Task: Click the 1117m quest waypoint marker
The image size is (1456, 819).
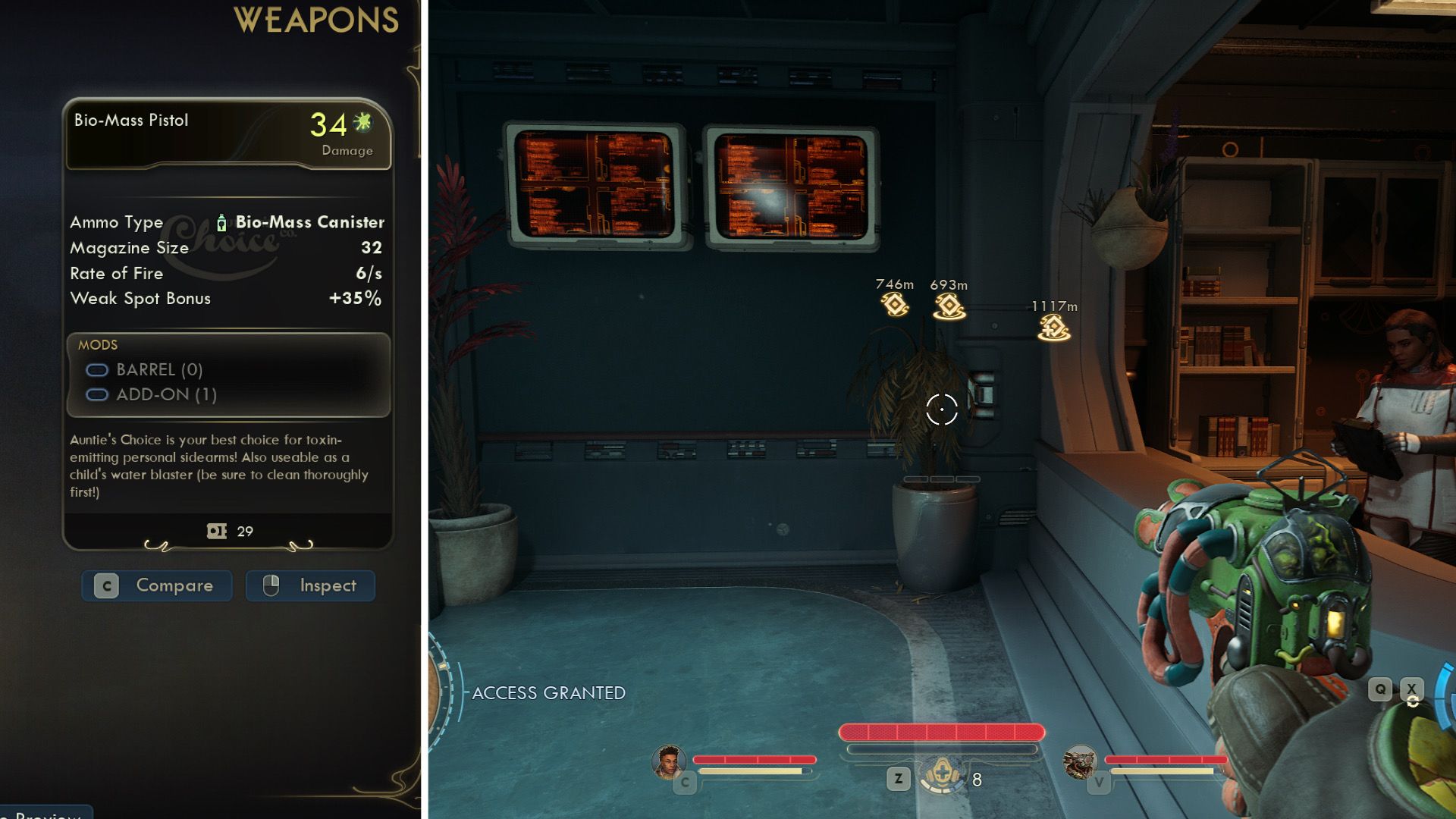Action: click(x=1054, y=328)
